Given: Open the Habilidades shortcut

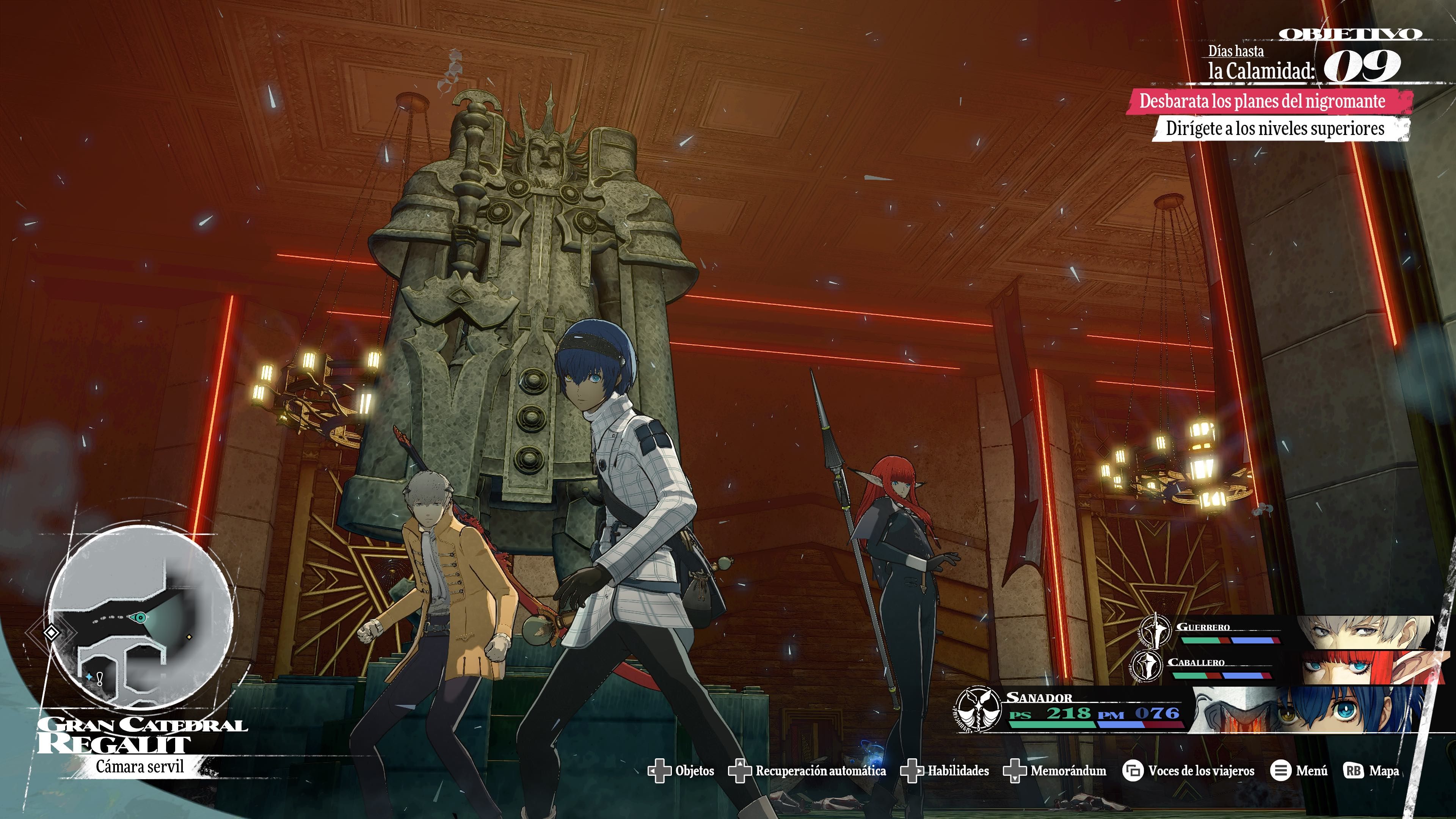Looking at the screenshot, I should click(x=945, y=771).
